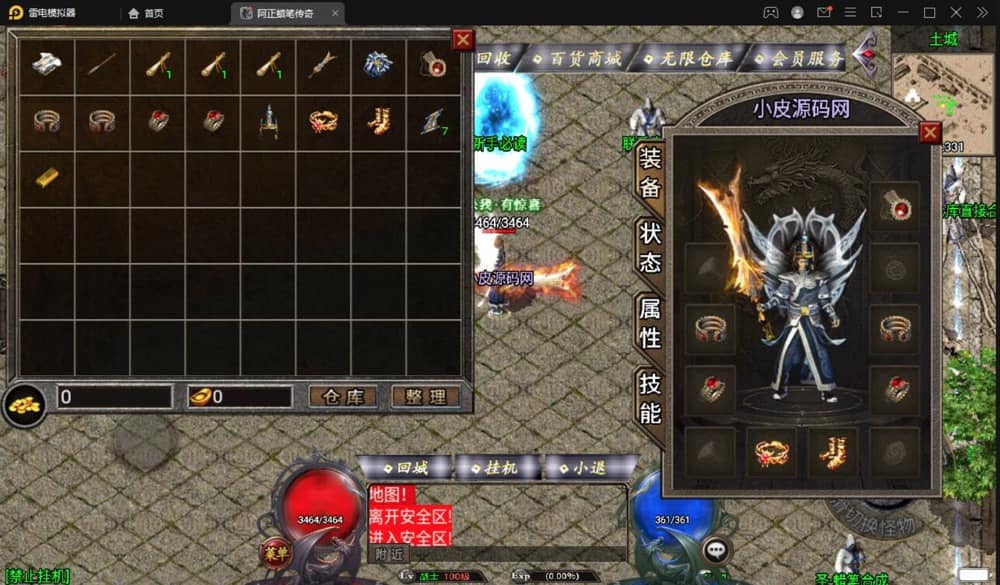1000x585 pixels.
Task: Open the 百货商城 shop menu
Action: [578, 58]
